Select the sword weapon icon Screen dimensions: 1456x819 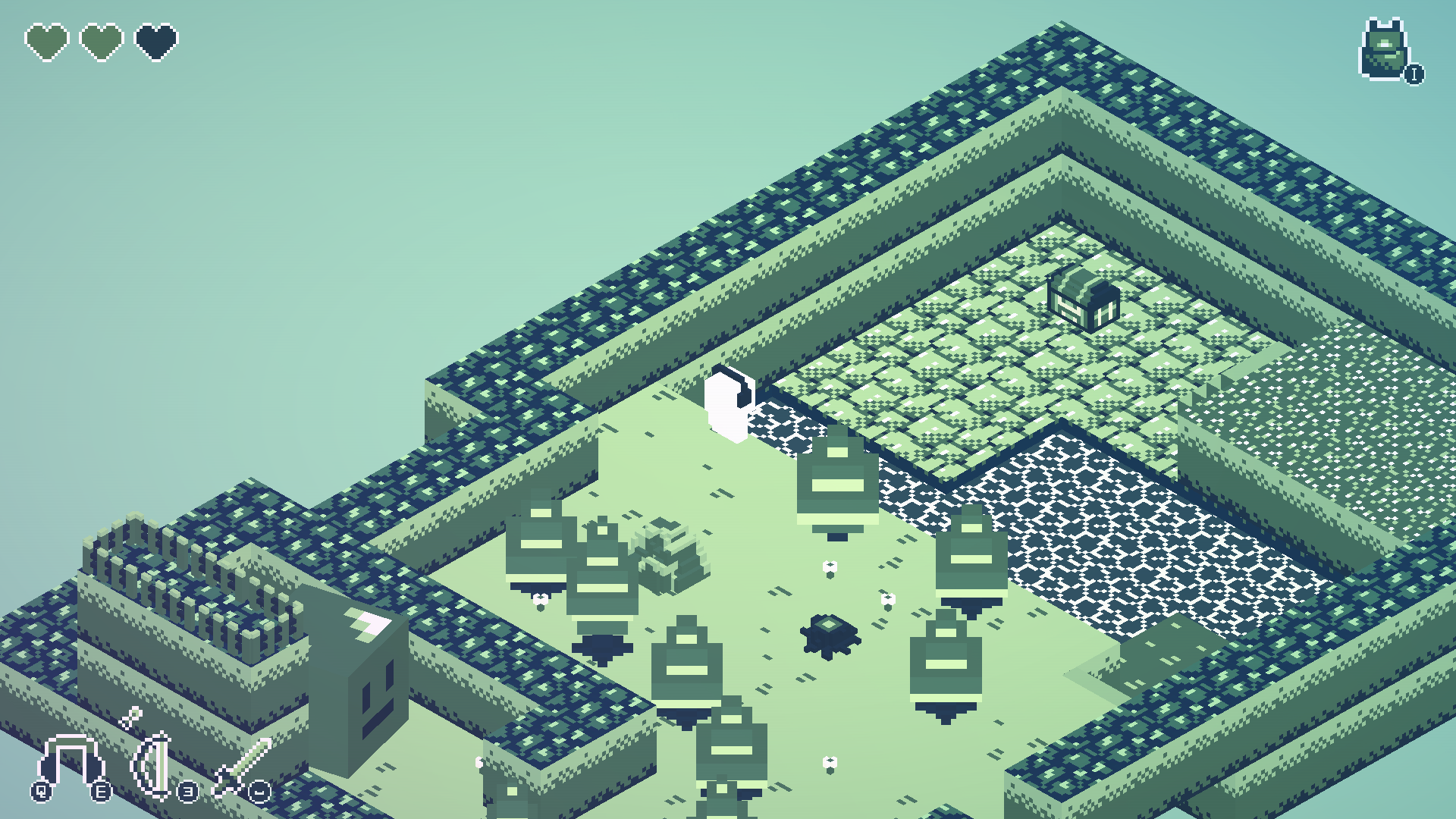click(243, 766)
